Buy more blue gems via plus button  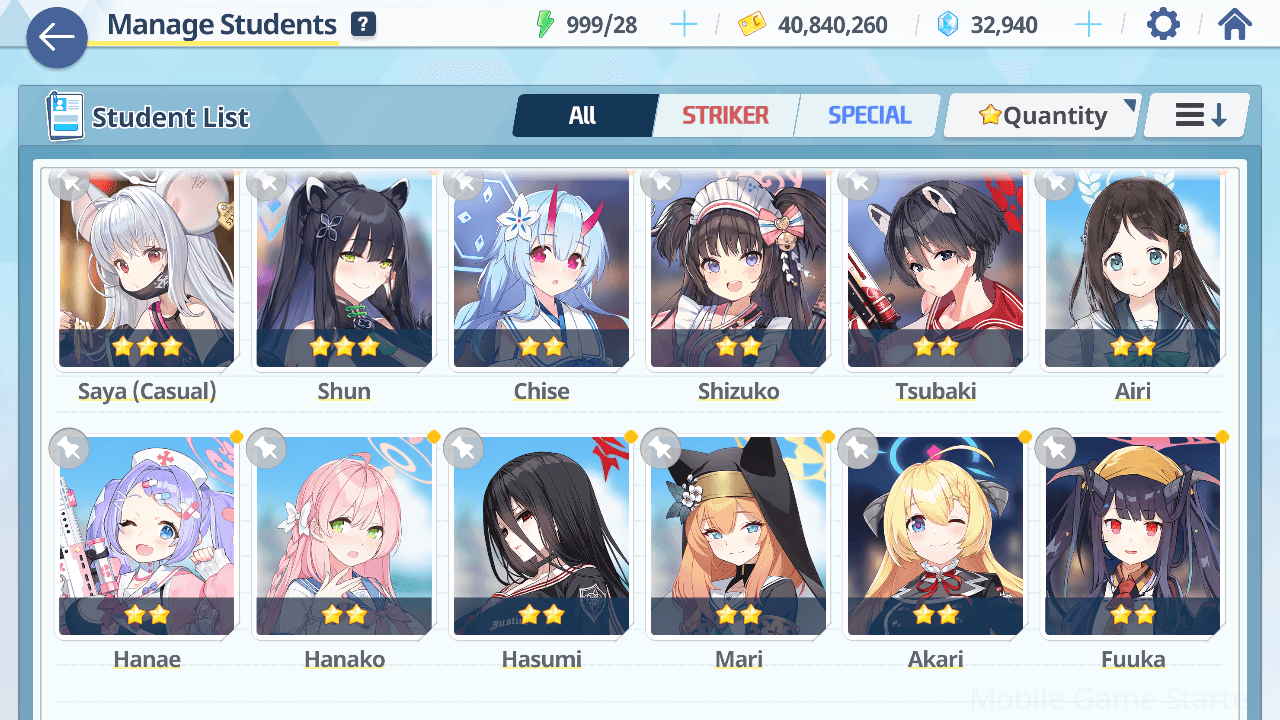coord(1088,25)
